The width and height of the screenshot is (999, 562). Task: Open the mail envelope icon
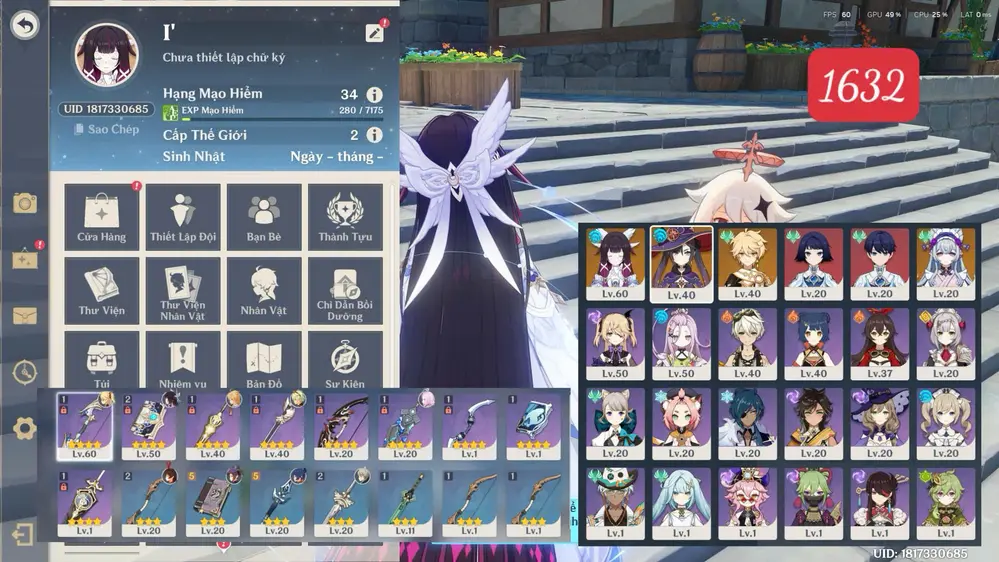click(25, 316)
